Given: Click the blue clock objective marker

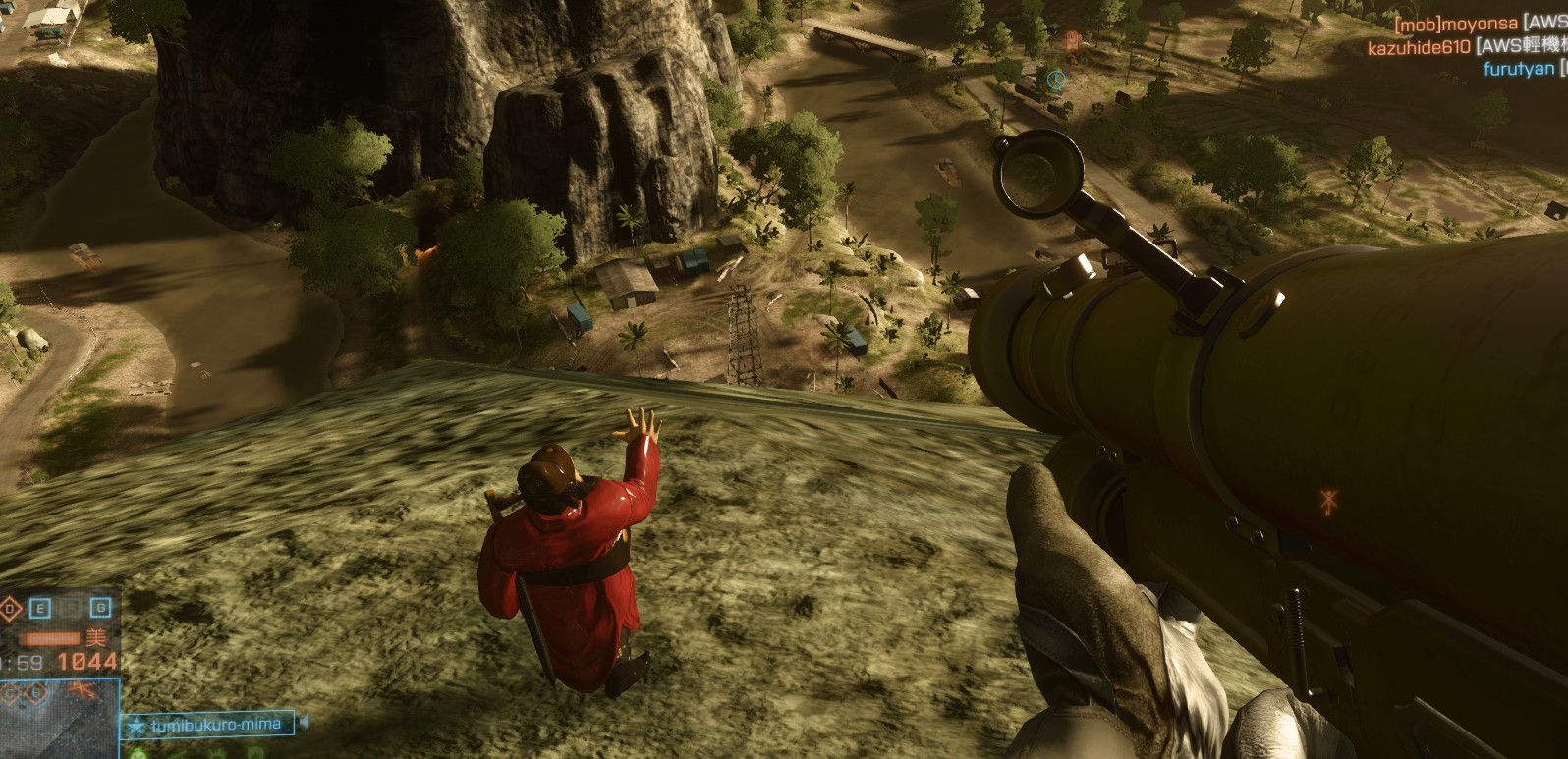Looking at the screenshot, I should pos(1055,79).
